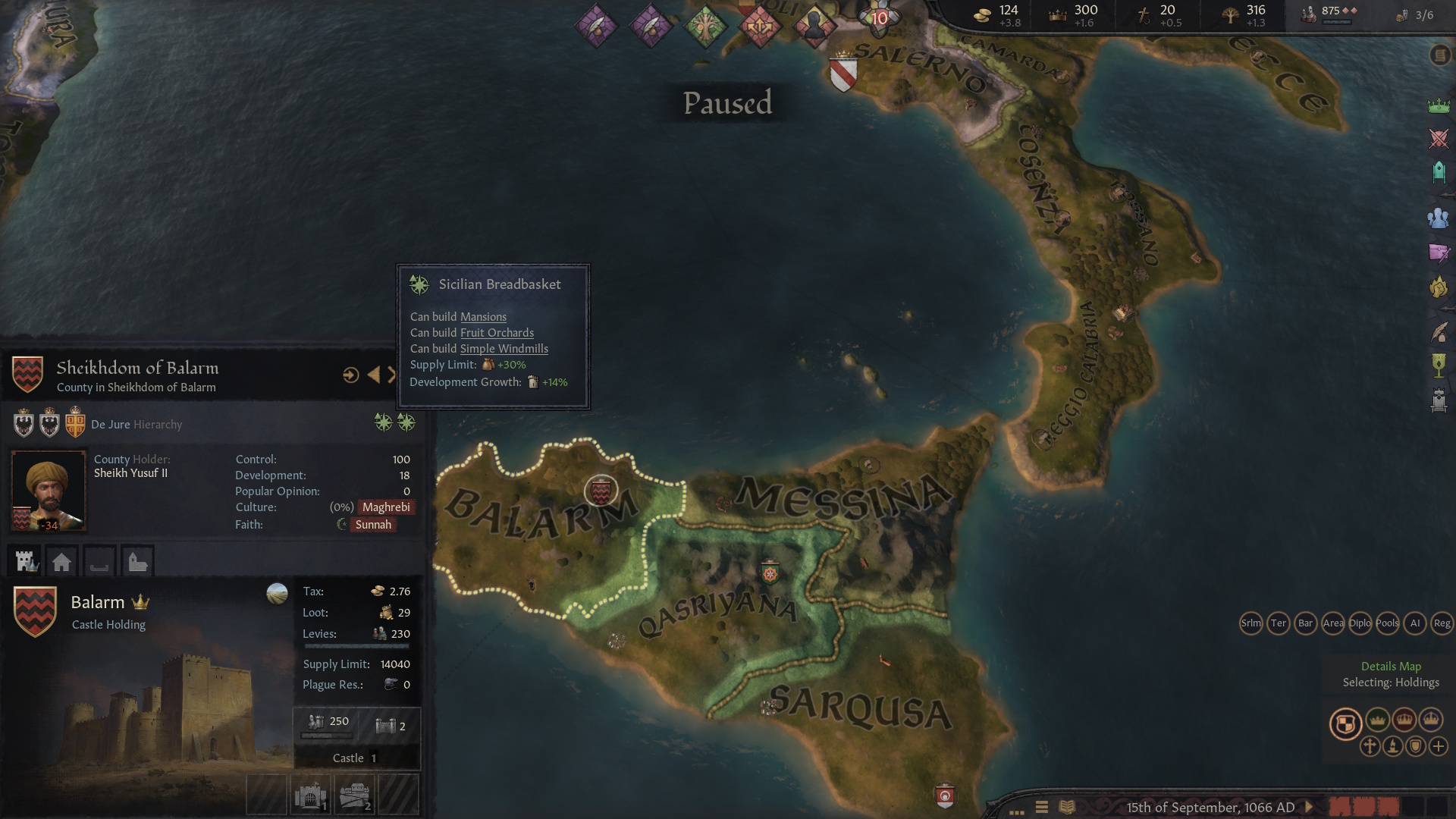This screenshot has height=819, width=1456.
Task: Click the Maghrebi culture label
Action: (385, 507)
